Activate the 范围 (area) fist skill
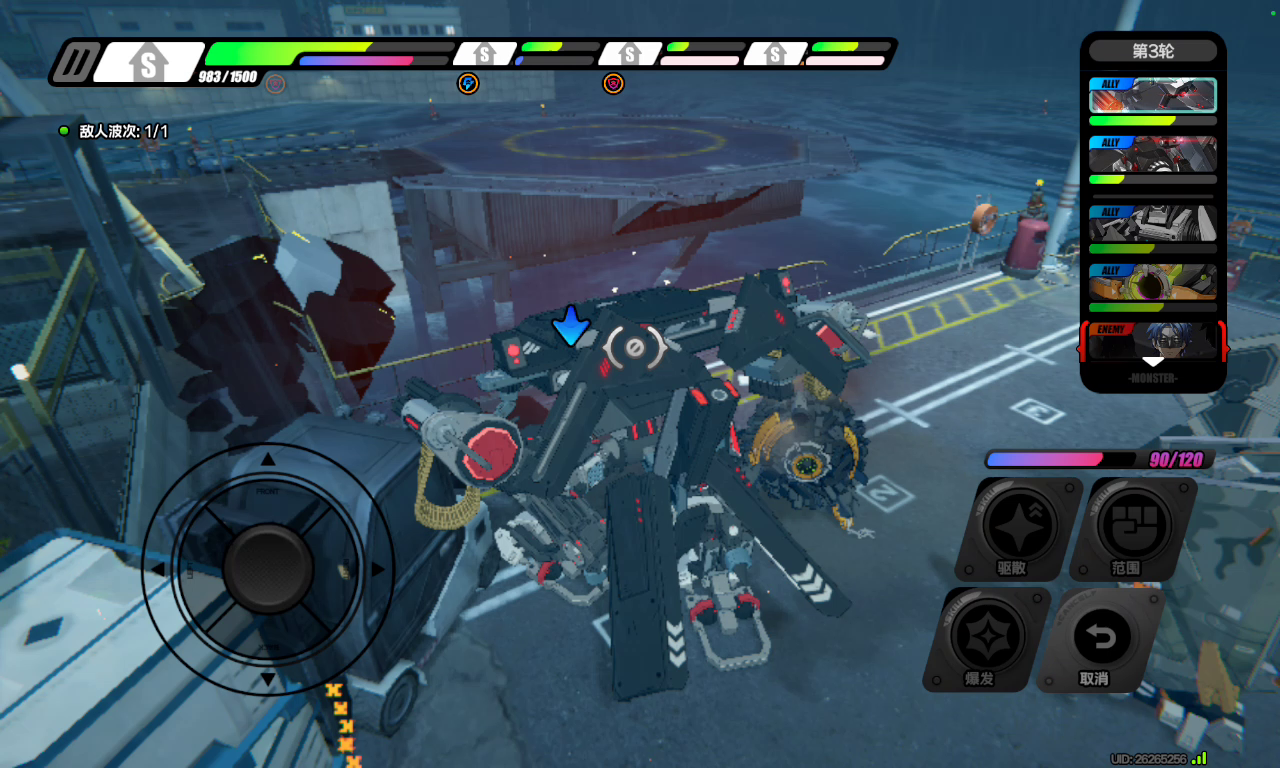Screen dimensions: 1280x768 pyautogui.click(x=1131, y=527)
